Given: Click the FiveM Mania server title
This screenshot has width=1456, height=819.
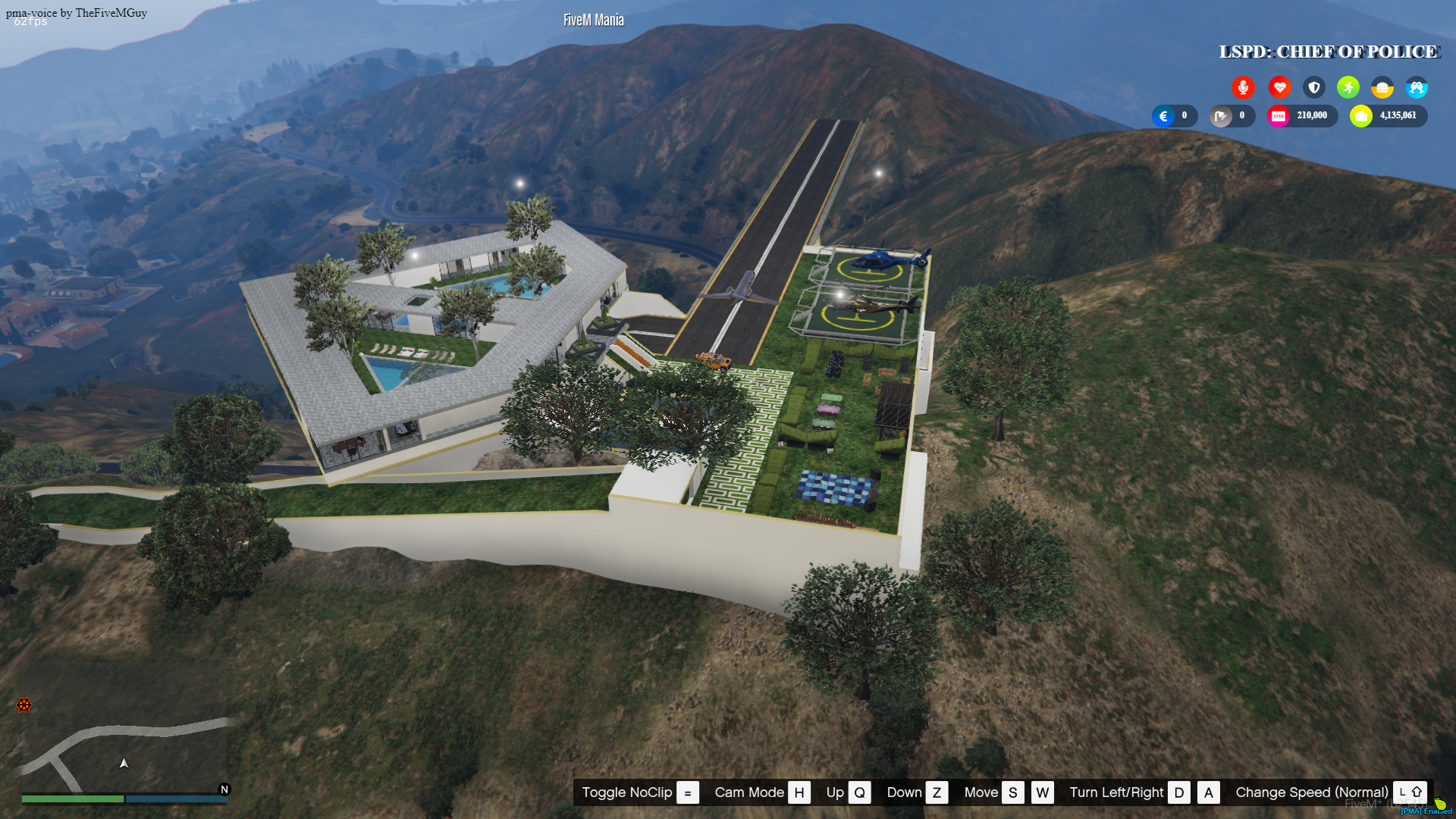Looking at the screenshot, I should [593, 19].
